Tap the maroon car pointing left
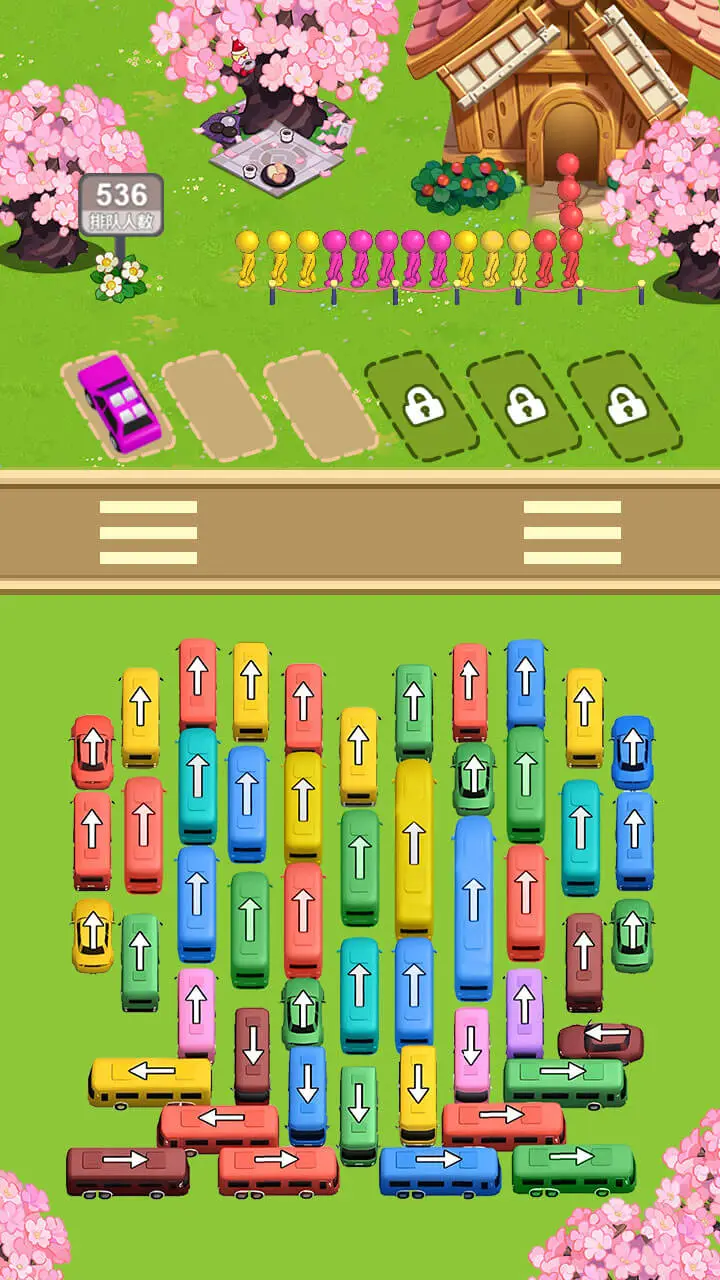 600,1042
